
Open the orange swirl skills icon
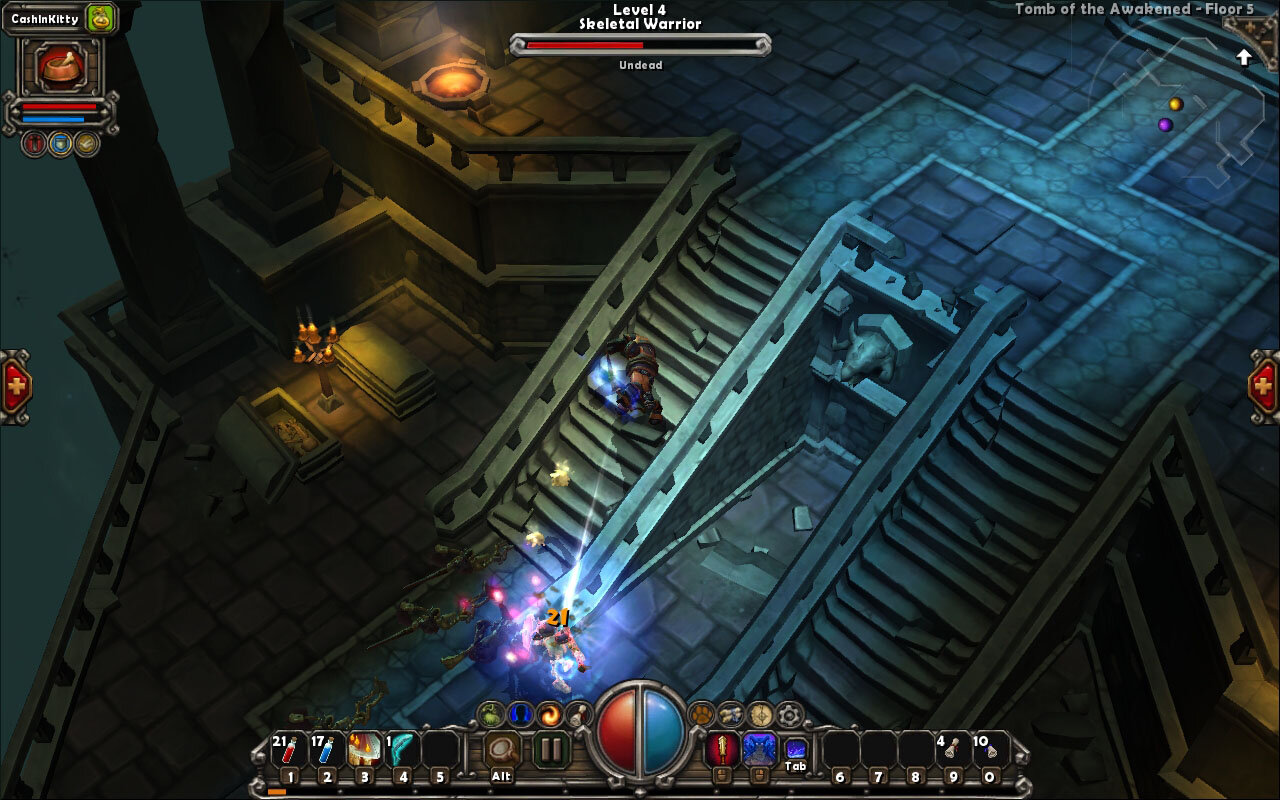[x=549, y=714]
